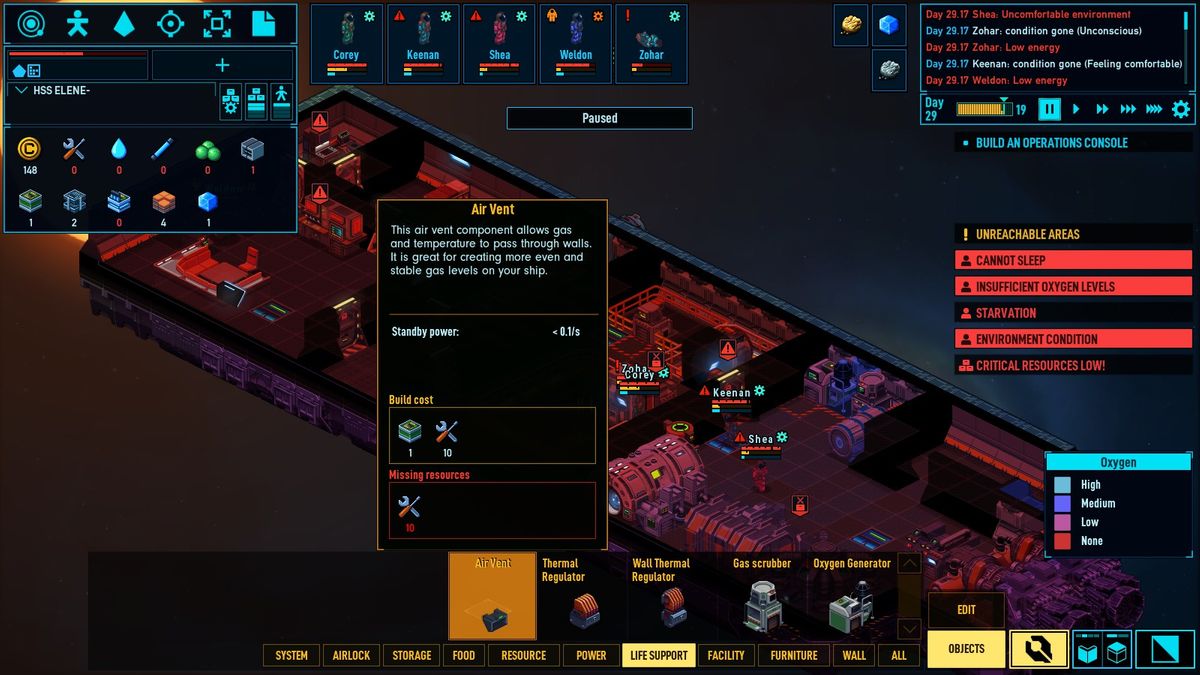Click the plus button in ship panel
Viewport: 1200px width, 675px height.
pos(223,66)
